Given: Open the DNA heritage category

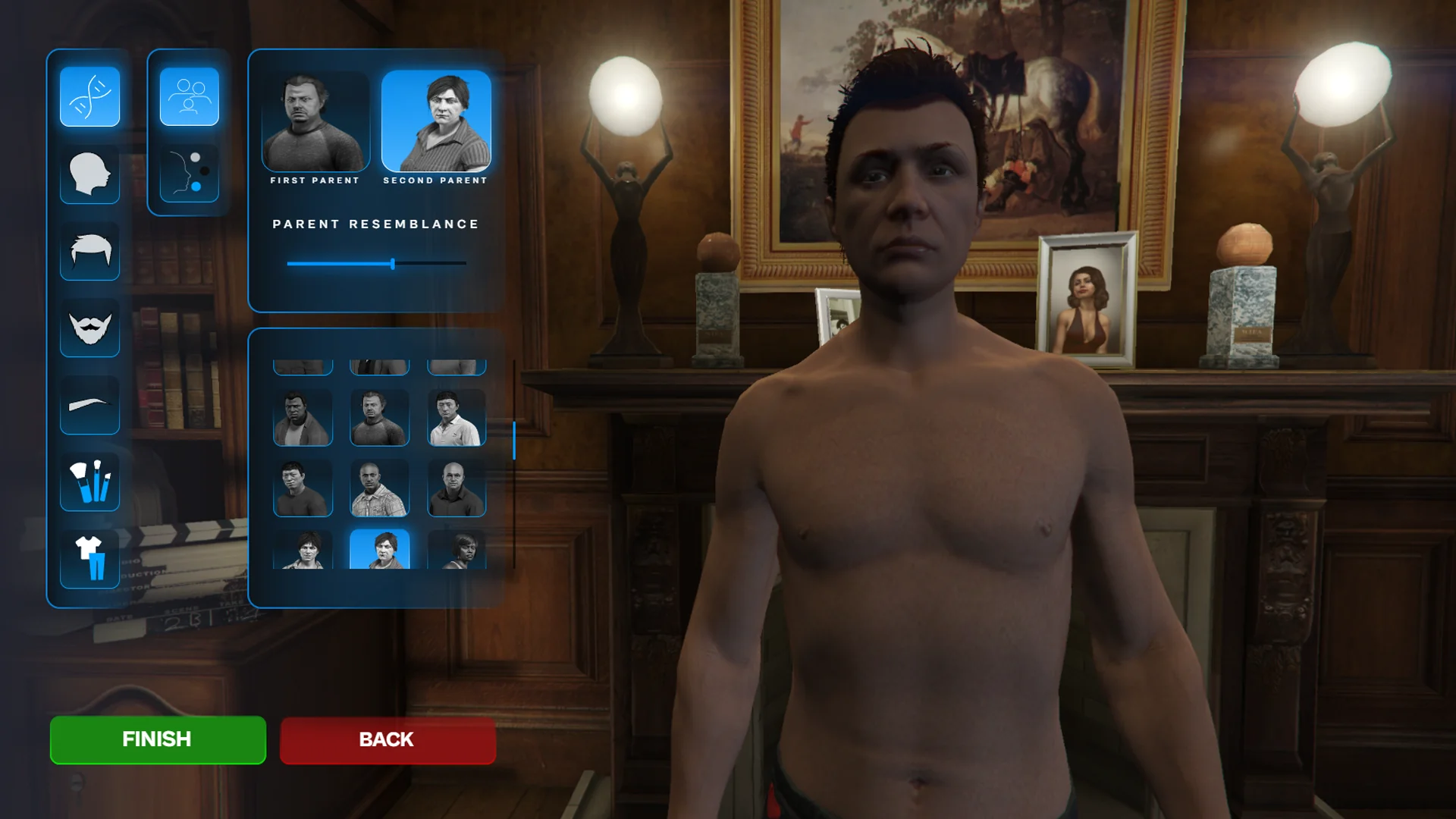Looking at the screenshot, I should 89,96.
